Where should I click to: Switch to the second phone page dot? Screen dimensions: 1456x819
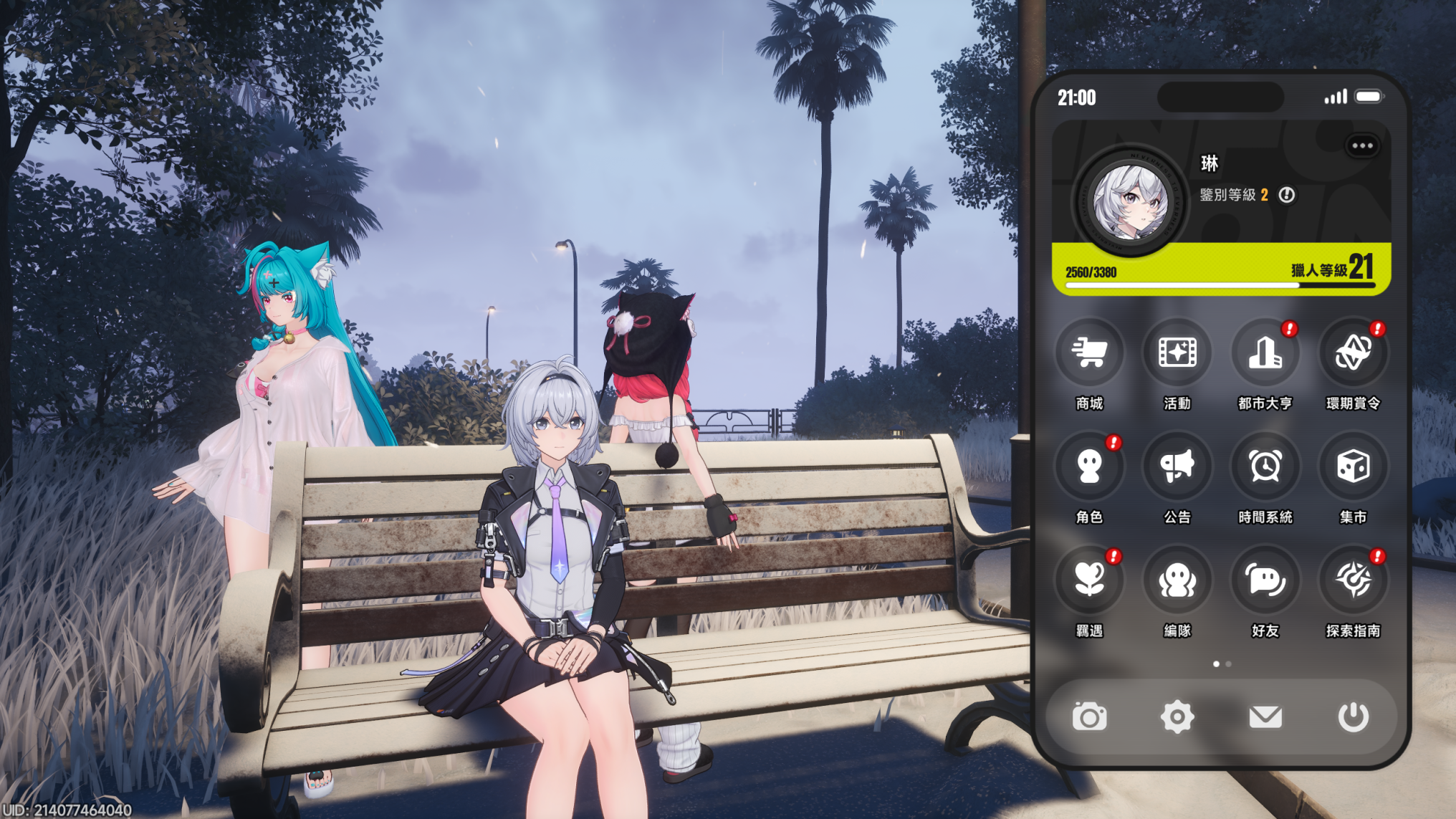coord(1229,664)
